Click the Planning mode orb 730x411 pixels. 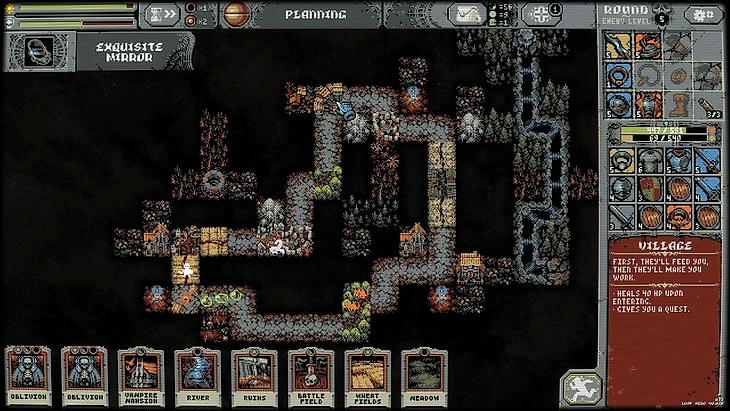coord(238,14)
